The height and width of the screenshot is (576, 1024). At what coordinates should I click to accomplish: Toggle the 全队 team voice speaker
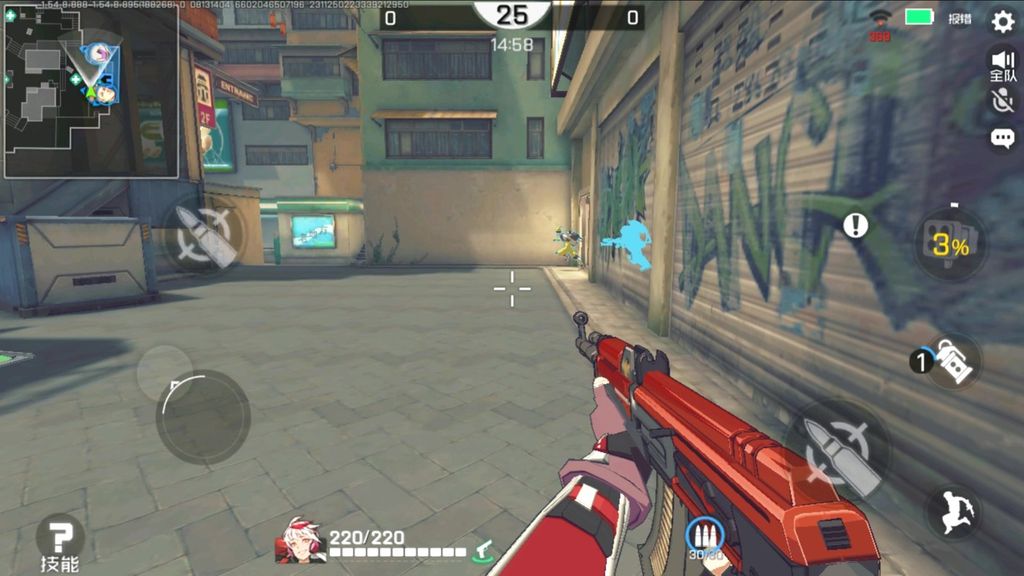point(1002,64)
